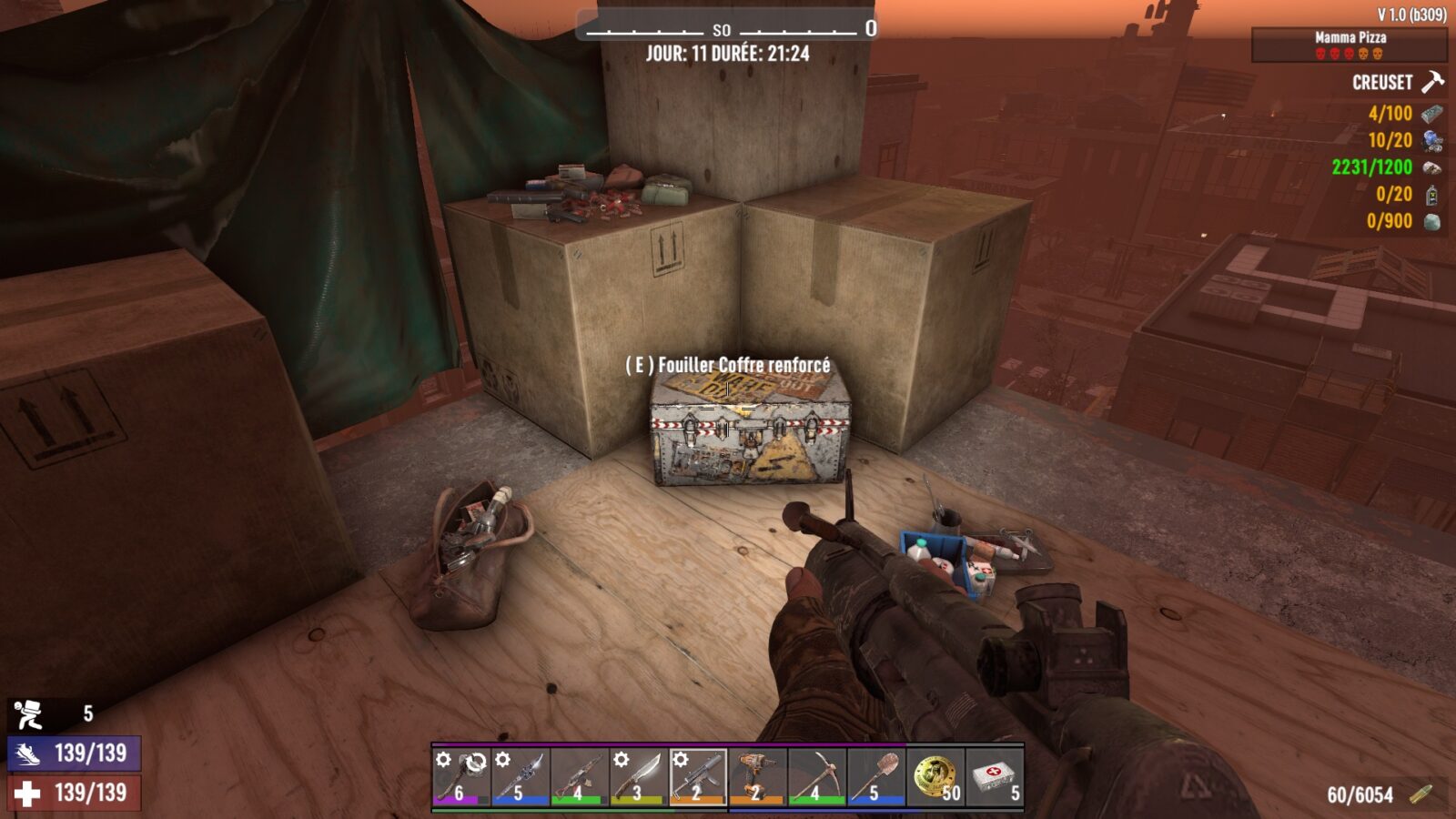Select the axe in the hotbar

(x=460, y=776)
